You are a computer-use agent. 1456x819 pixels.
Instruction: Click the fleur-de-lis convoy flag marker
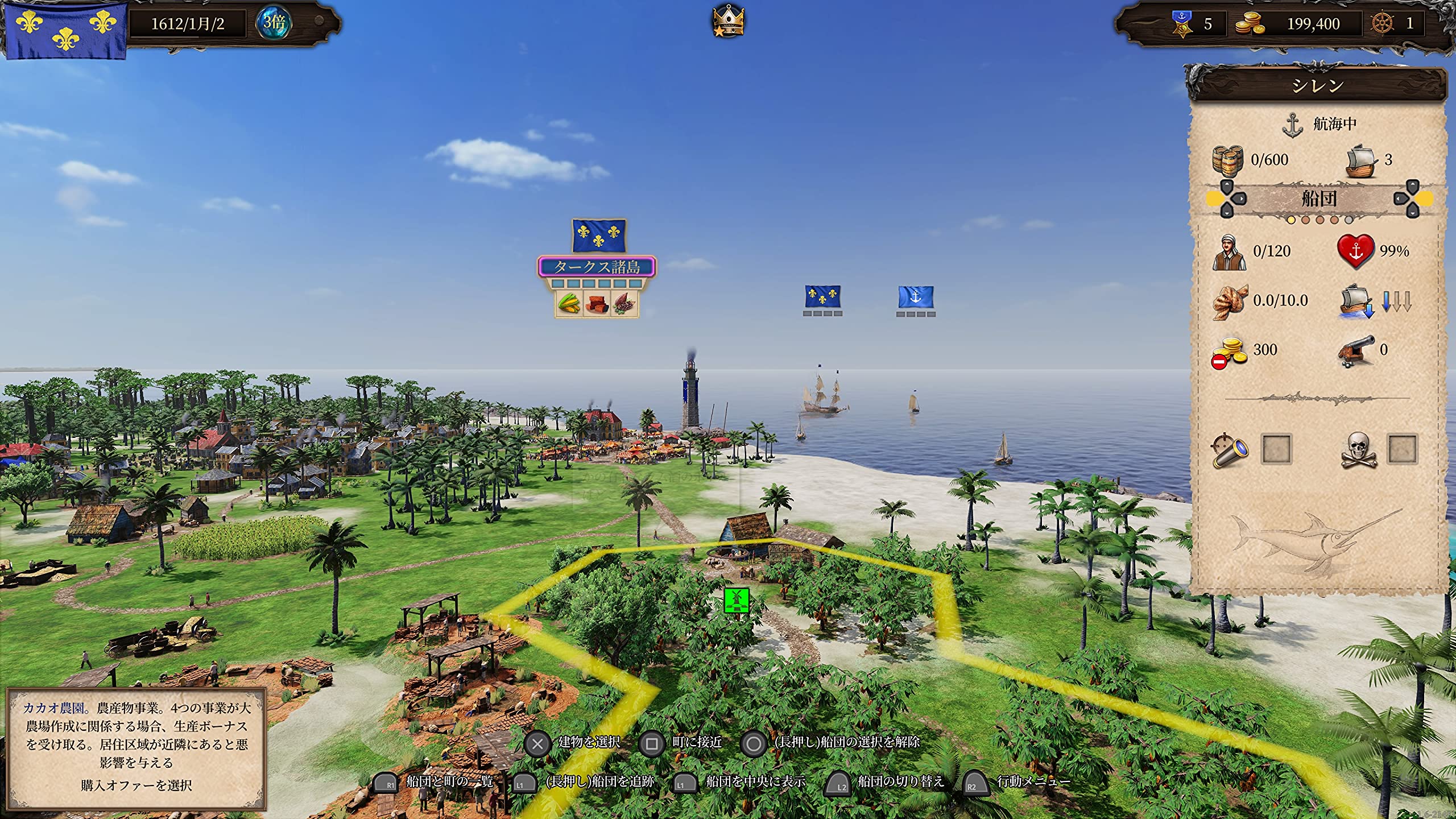click(x=822, y=296)
